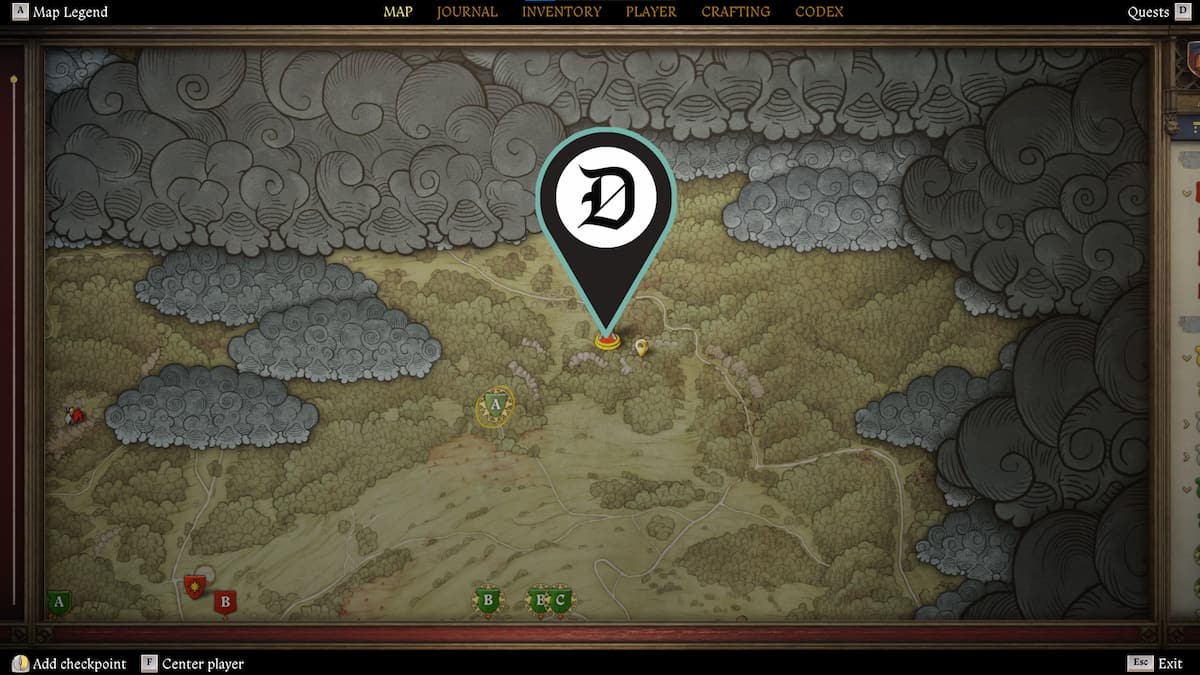Open the Crafting tab
Viewport: 1200px width, 675px height.
736,12
